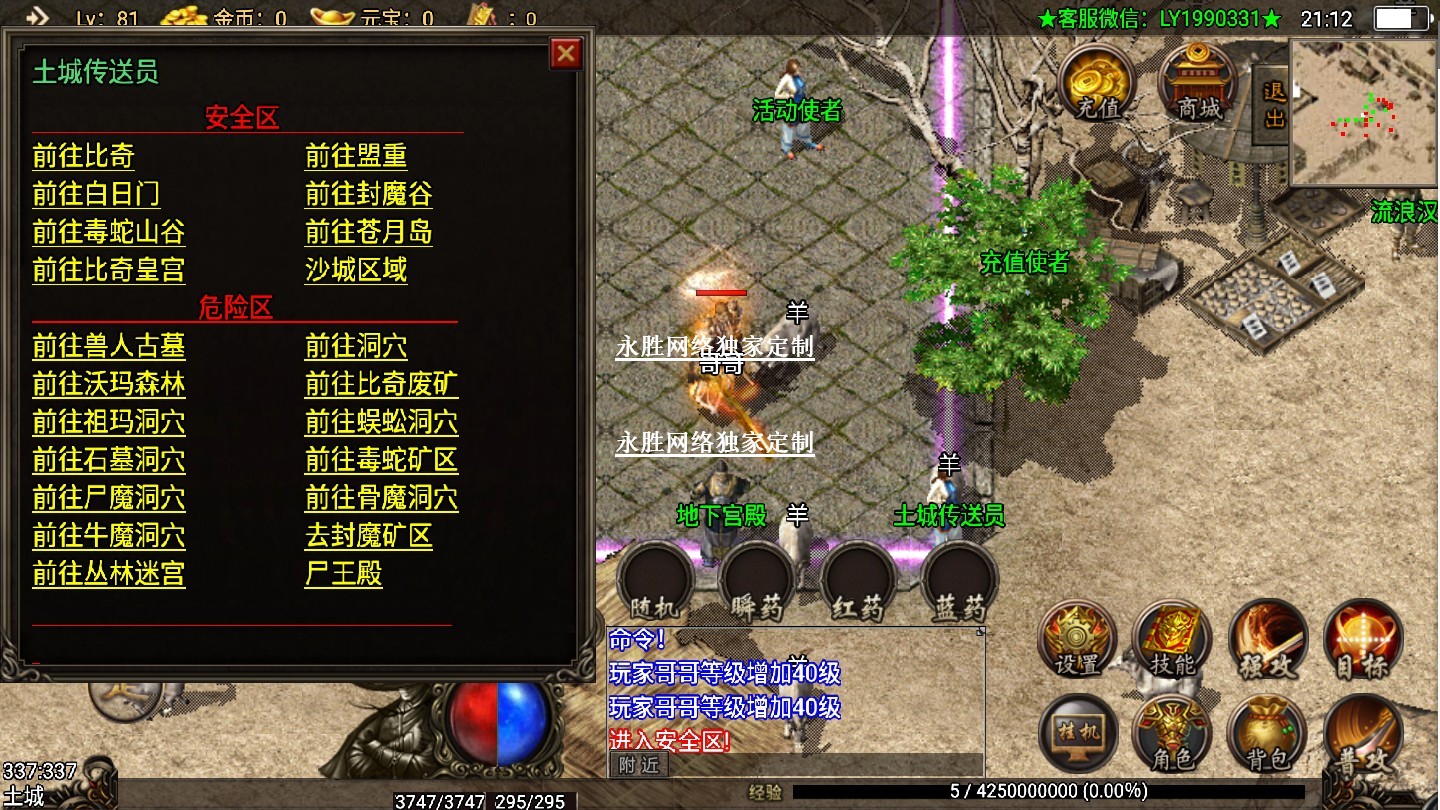Switch chat to 附近 nearby tab

click(639, 765)
